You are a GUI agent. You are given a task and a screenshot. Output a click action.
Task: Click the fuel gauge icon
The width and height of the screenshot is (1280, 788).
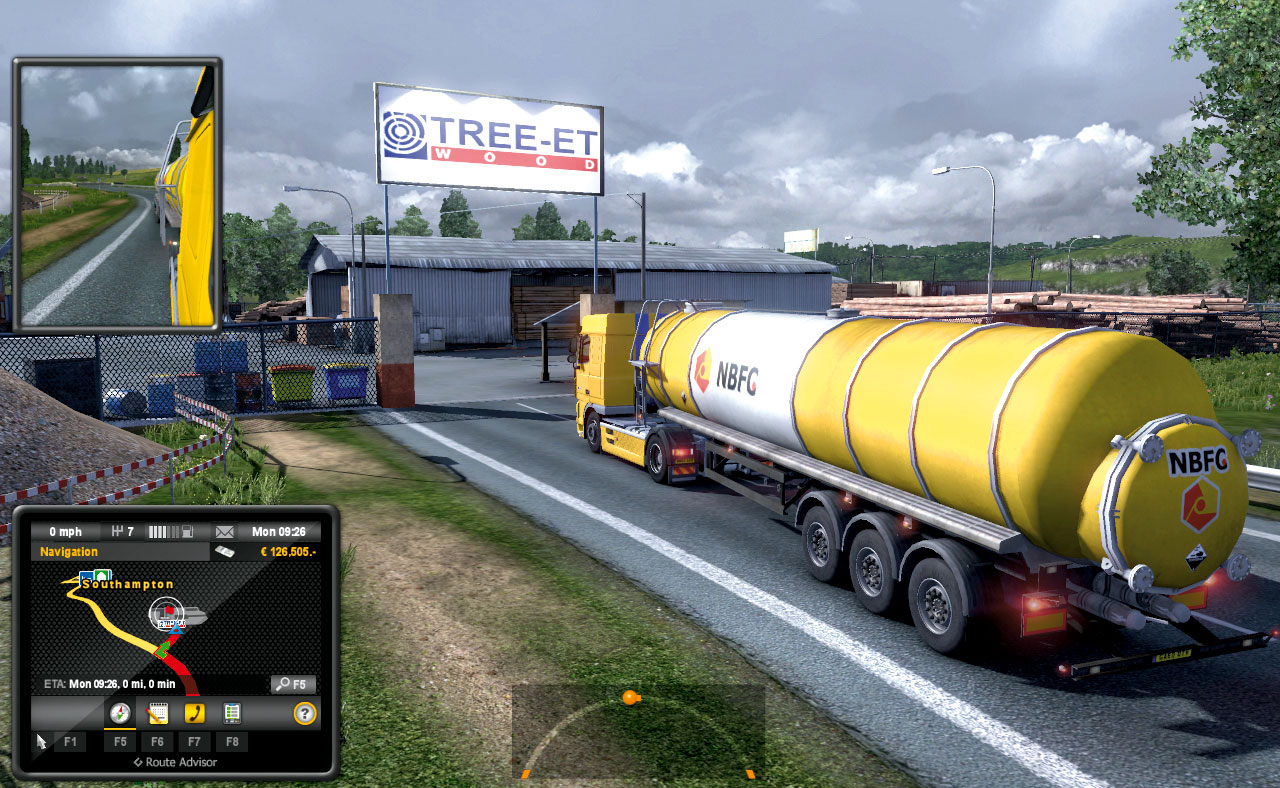(188, 531)
